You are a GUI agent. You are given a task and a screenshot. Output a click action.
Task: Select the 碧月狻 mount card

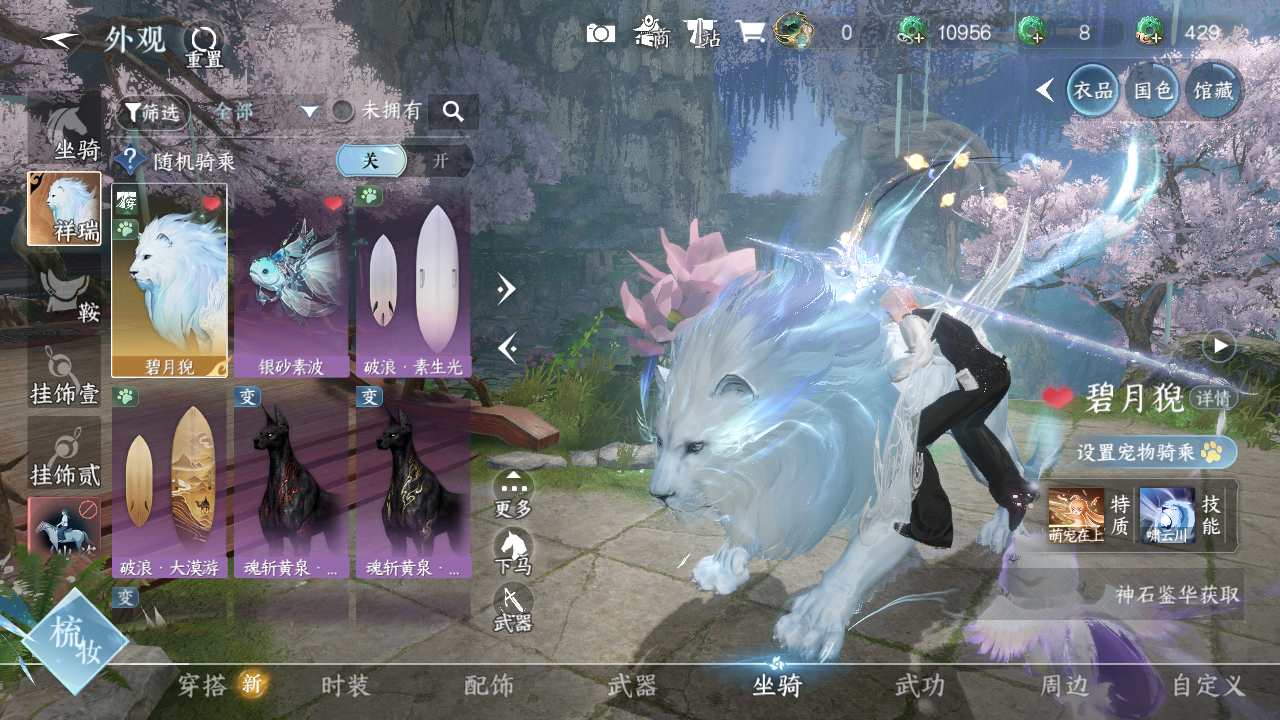[x=169, y=280]
